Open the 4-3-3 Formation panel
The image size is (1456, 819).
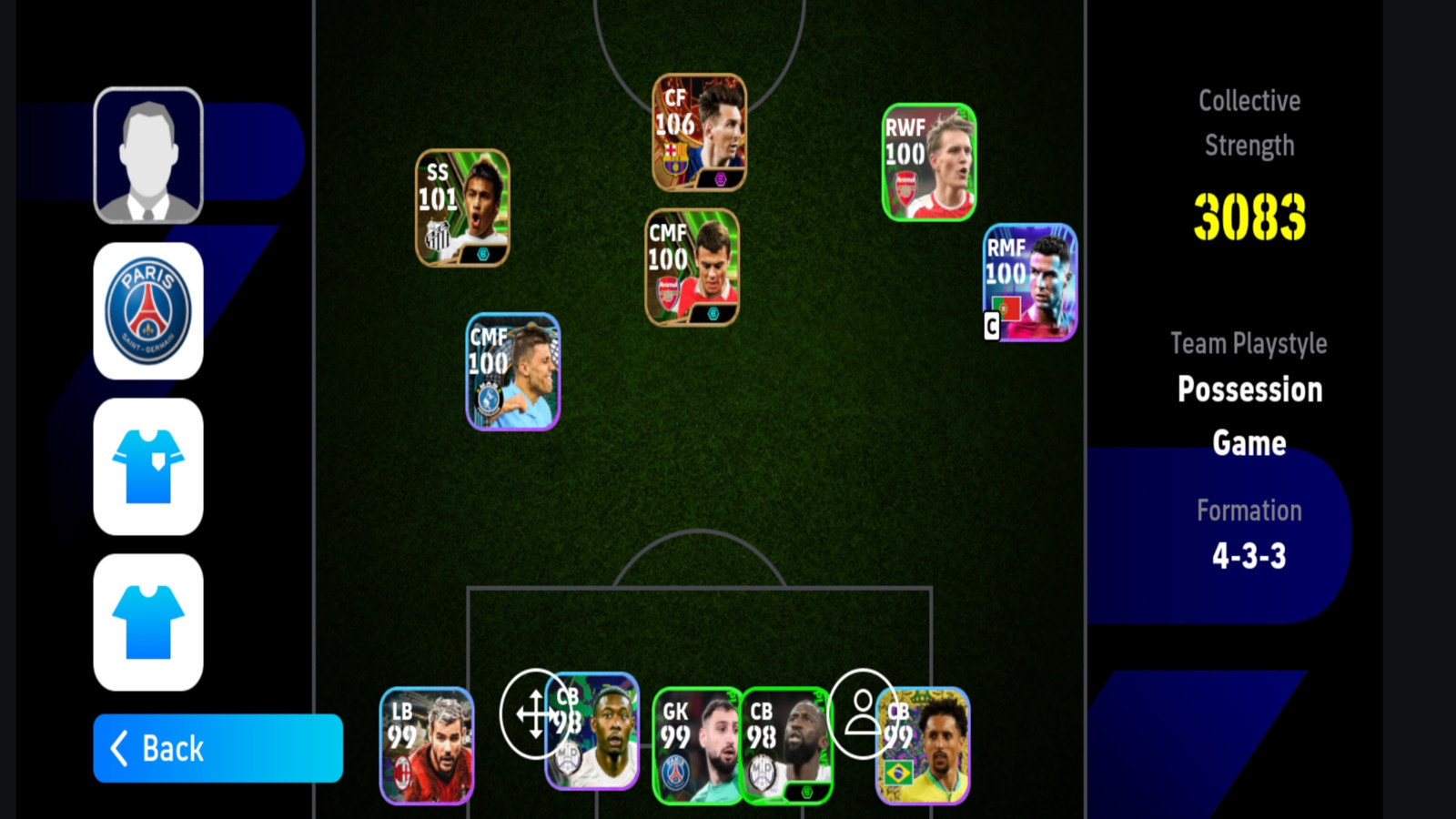[1249, 535]
